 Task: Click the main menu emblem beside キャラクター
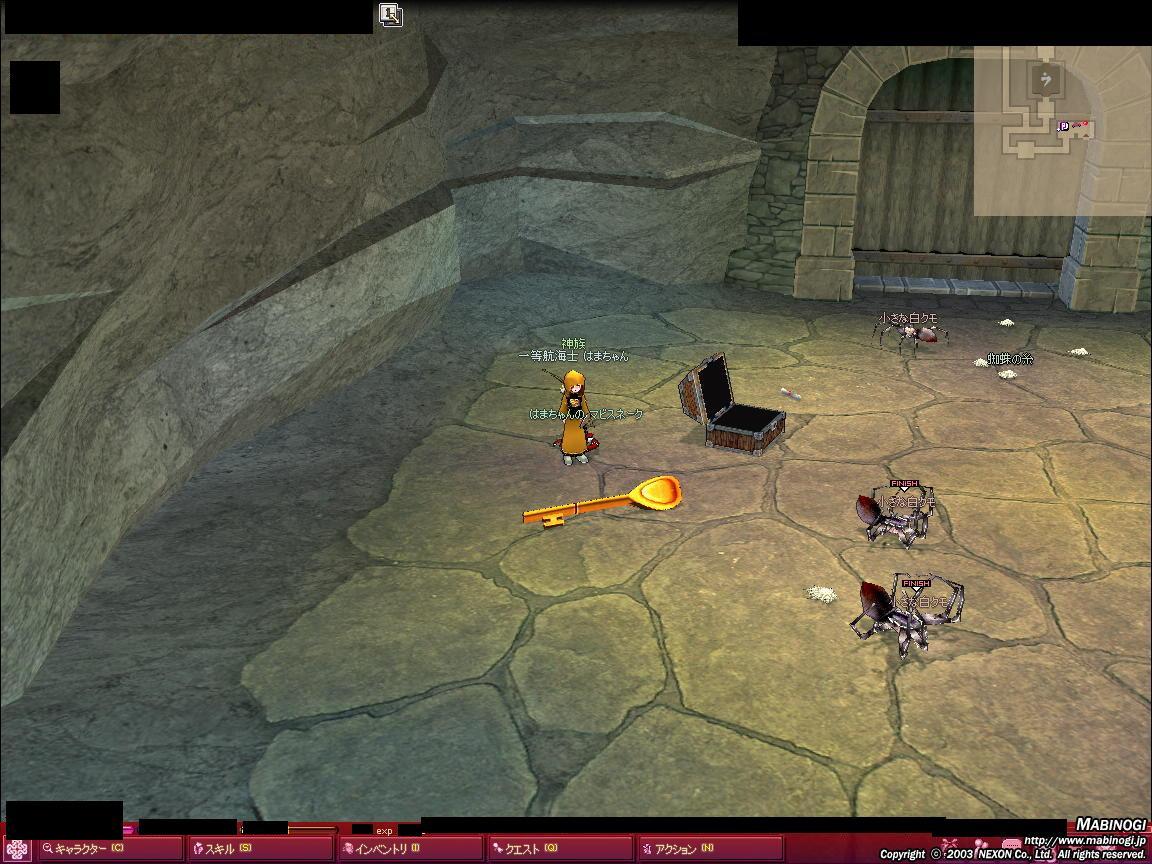(19, 848)
